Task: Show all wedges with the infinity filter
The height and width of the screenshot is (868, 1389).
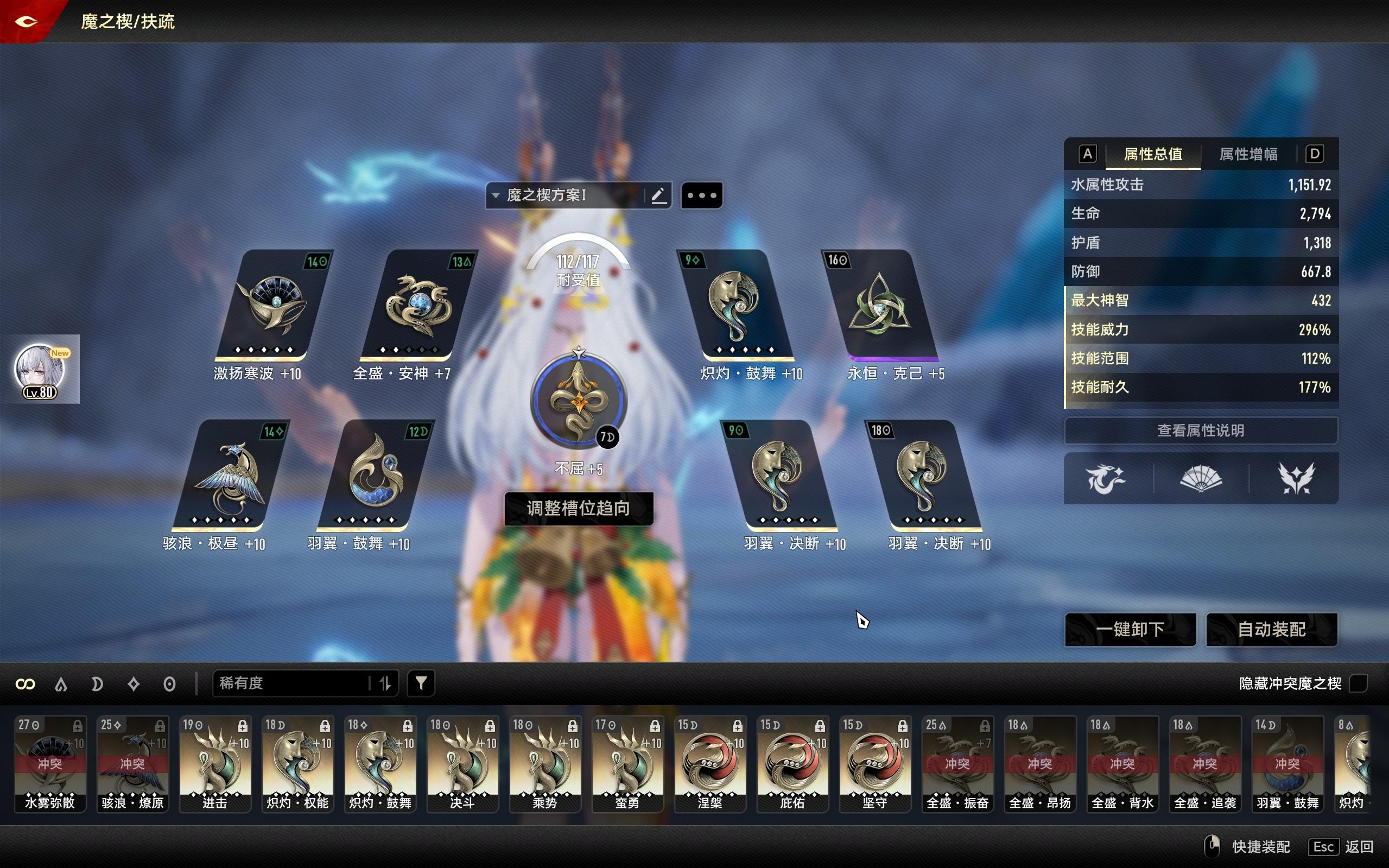Action: pyautogui.click(x=26, y=684)
